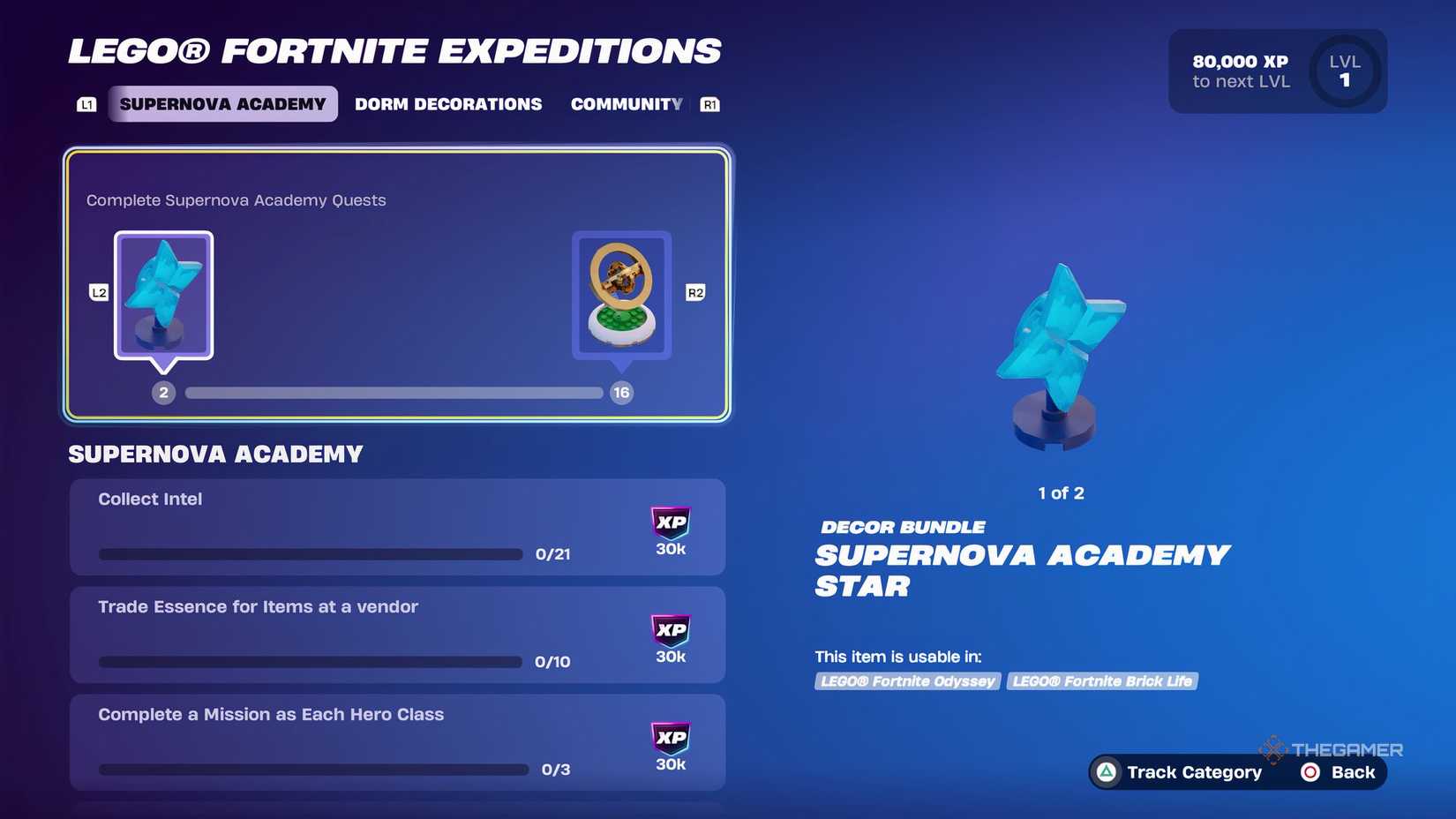The height and width of the screenshot is (819, 1456).
Task: Click the LVL 1 level indicator circle
Action: (x=1343, y=71)
